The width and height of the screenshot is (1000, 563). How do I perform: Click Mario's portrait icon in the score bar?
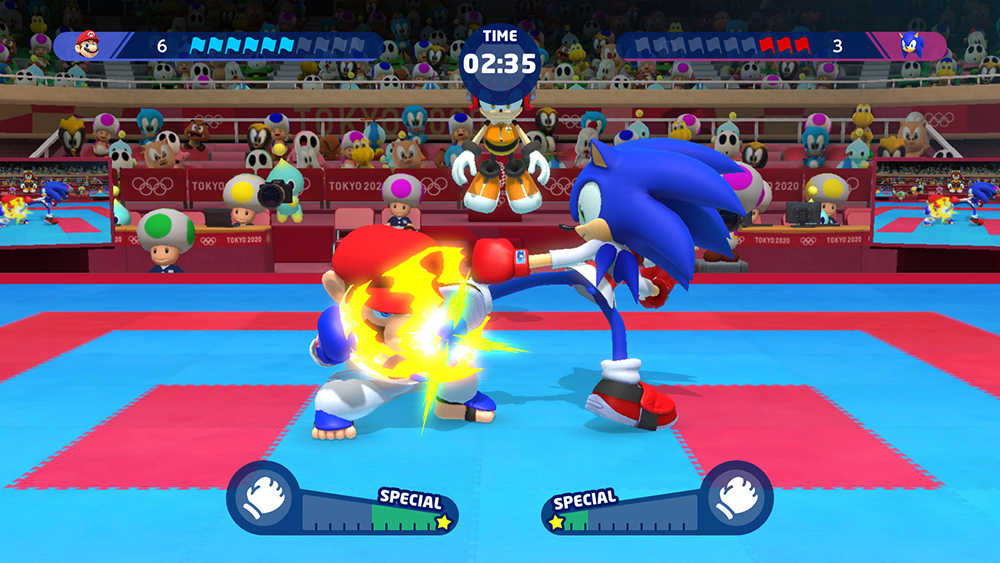(x=88, y=45)
